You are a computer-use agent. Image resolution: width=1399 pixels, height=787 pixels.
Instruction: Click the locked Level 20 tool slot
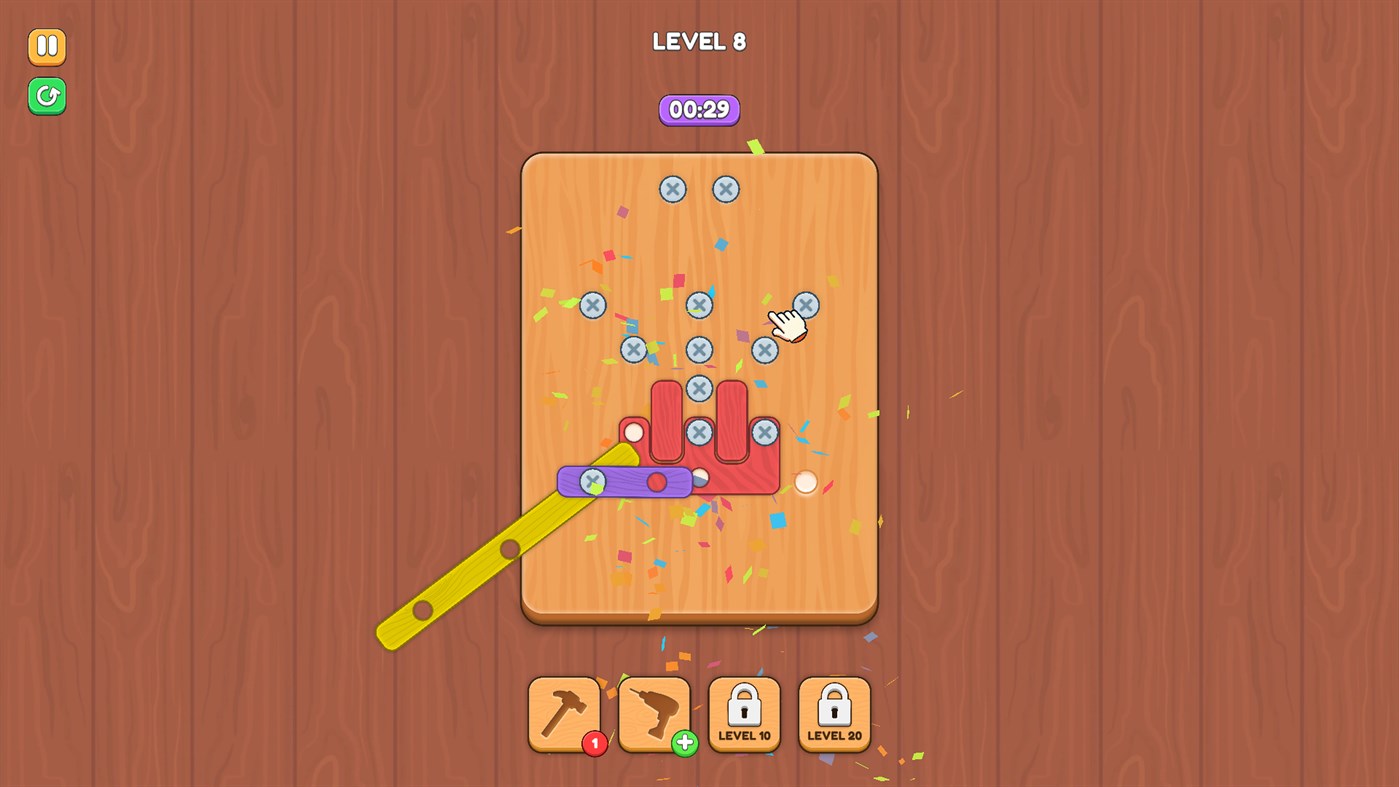(834, 712)
